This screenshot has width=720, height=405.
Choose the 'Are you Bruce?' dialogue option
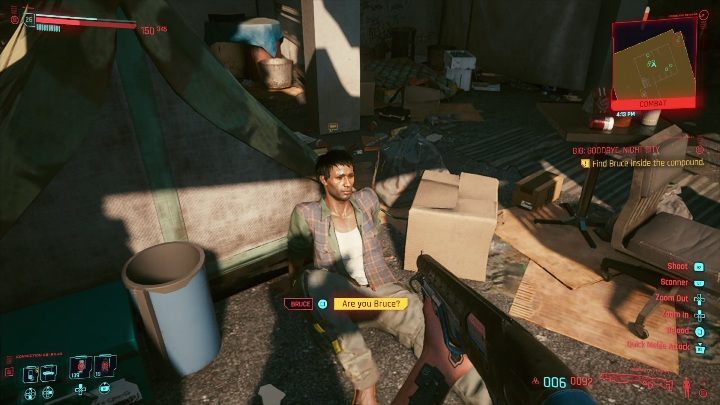pos(371,303)
